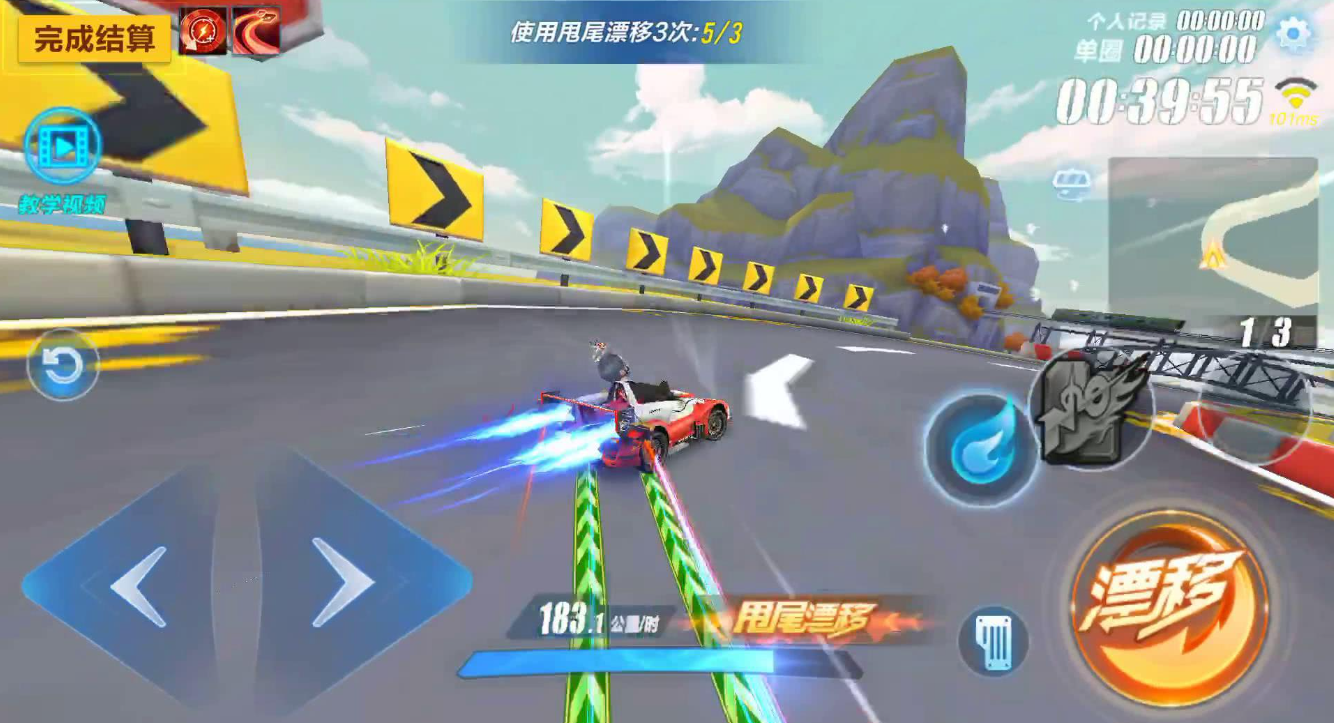Image resolution: width=1334 pixels, height=723 pixels.
Task: Tap the 00:39:55 race timer
Action: 1160,101
